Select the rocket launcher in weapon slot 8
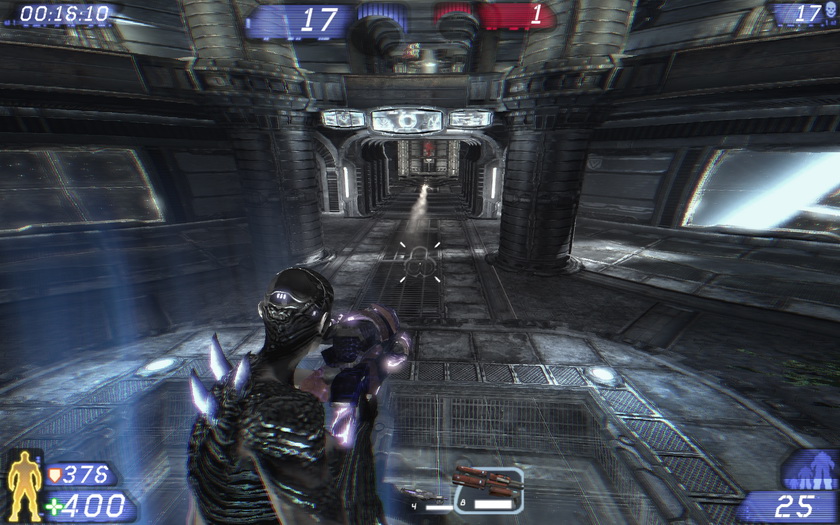 click(487, 487)
